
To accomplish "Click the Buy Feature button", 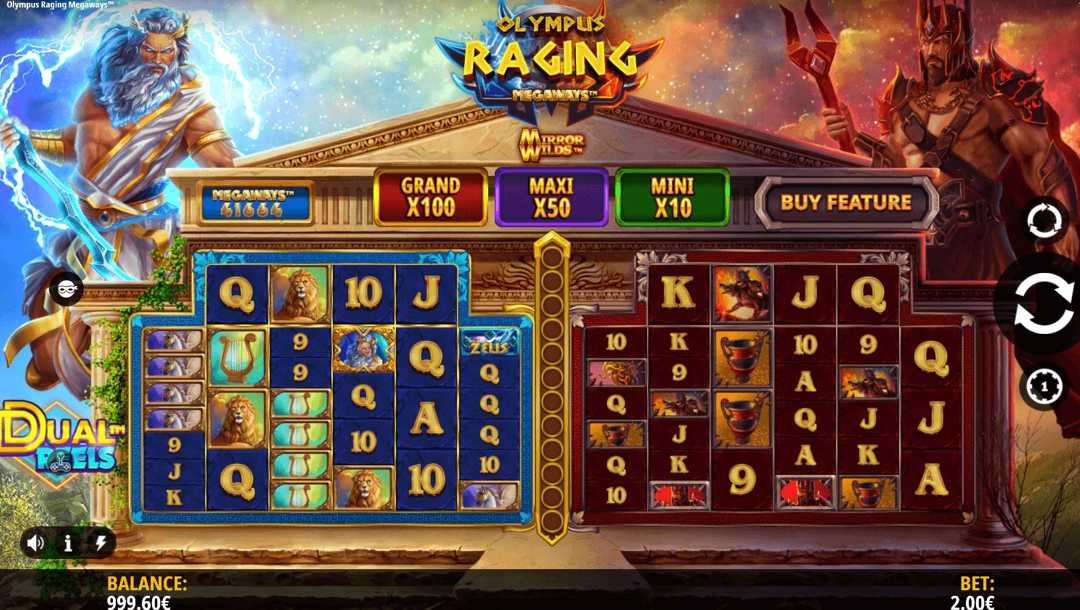I will 845,202.
